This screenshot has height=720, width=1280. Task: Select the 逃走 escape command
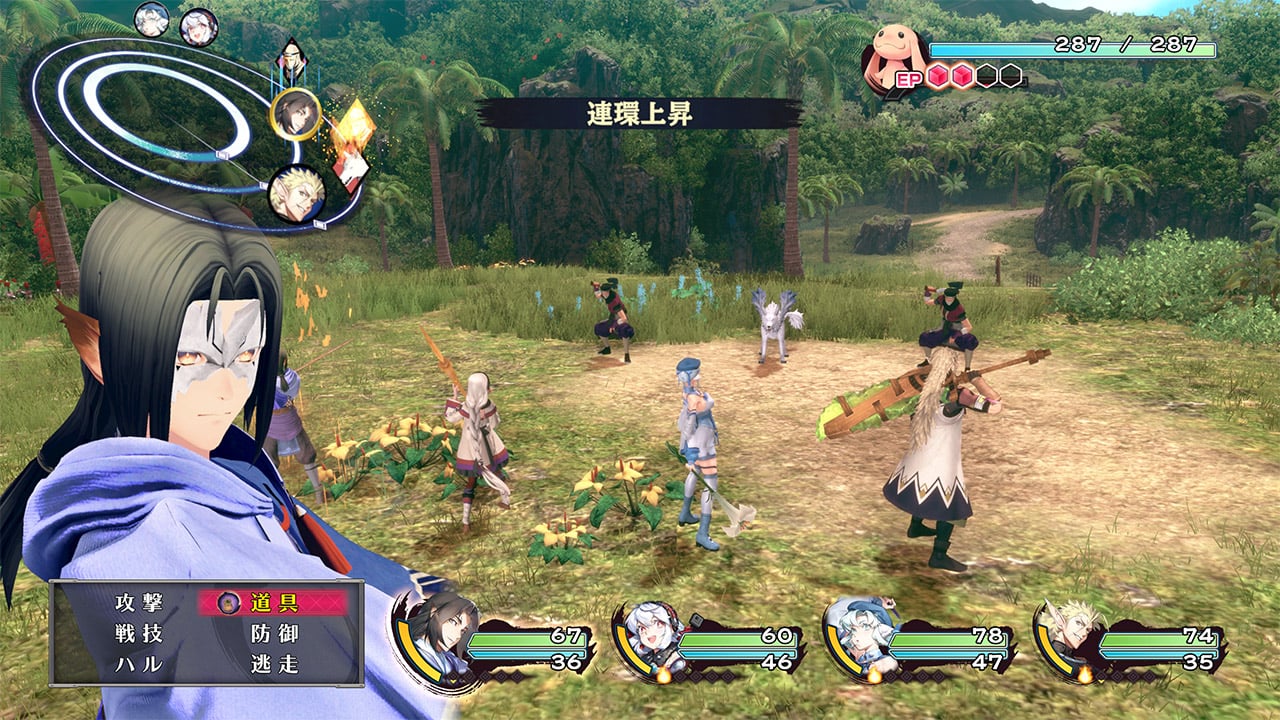274,664
